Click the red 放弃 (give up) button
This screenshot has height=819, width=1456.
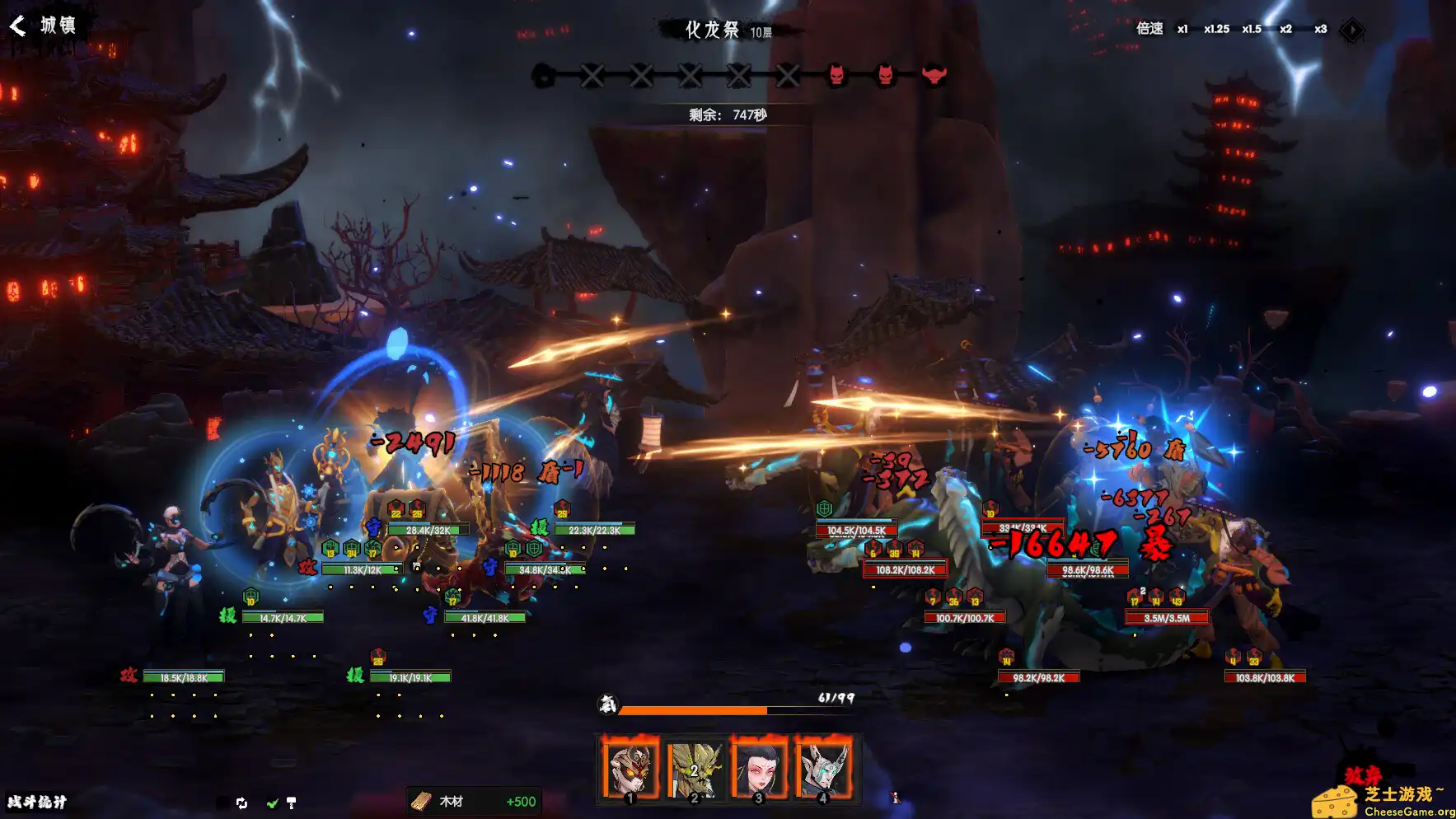coord(1363,775)
